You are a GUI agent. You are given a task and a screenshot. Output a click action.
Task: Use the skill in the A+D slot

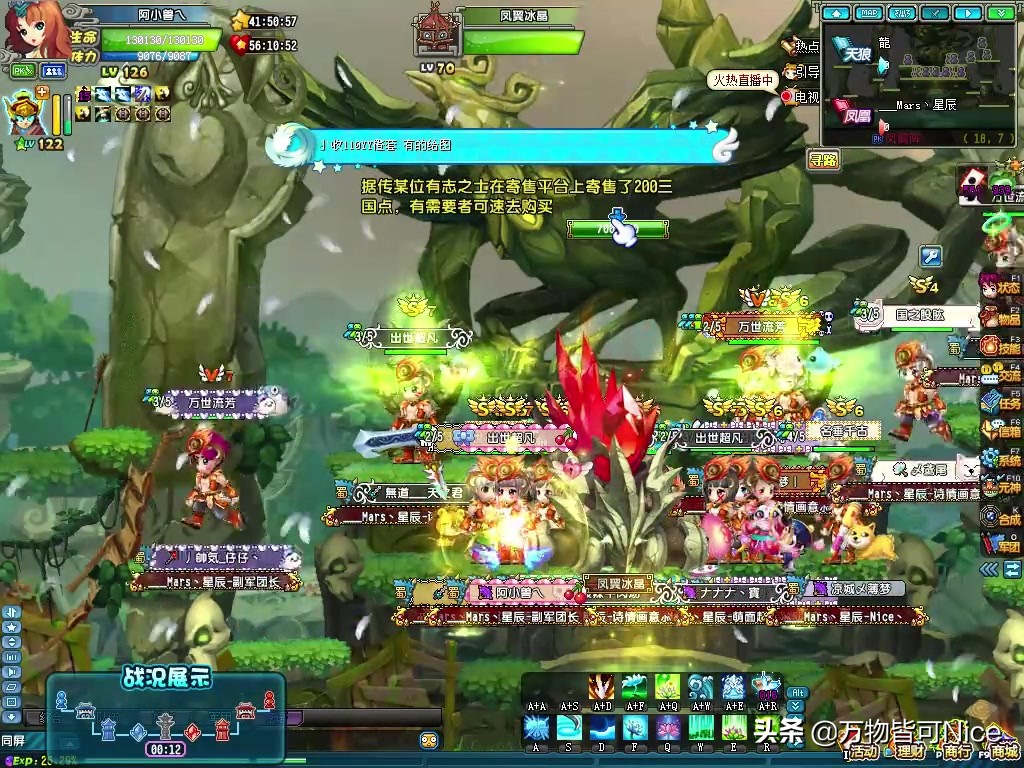coord(603,686)
